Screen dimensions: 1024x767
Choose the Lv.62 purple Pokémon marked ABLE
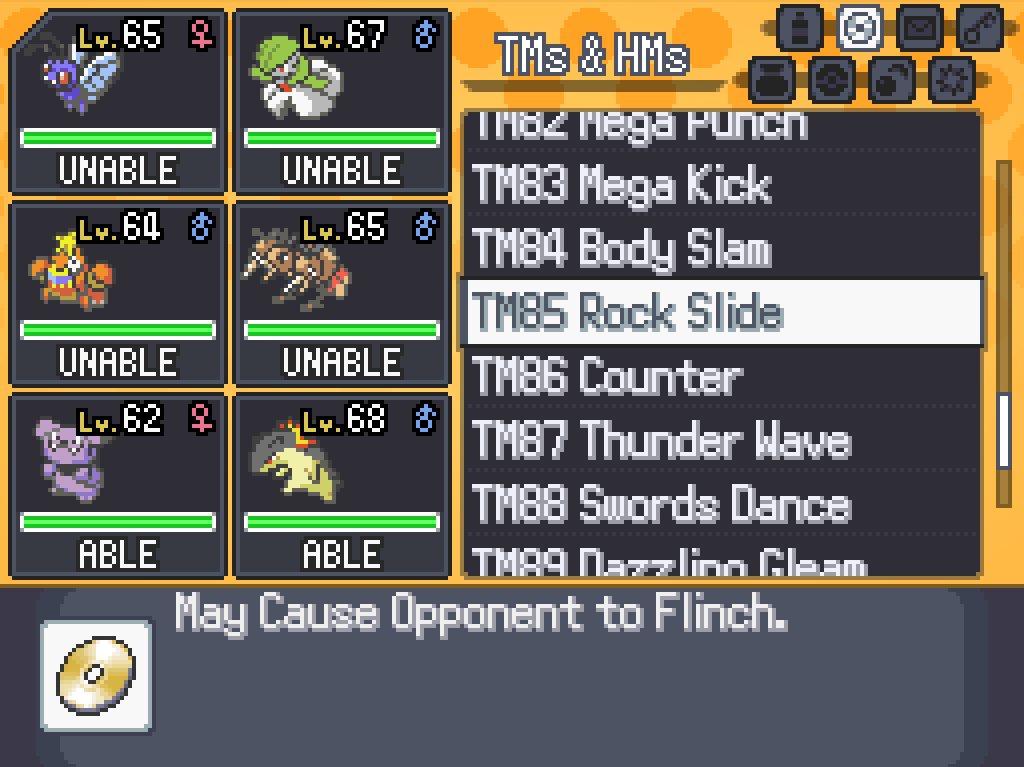pyautogui.click(x=117, y=486)
